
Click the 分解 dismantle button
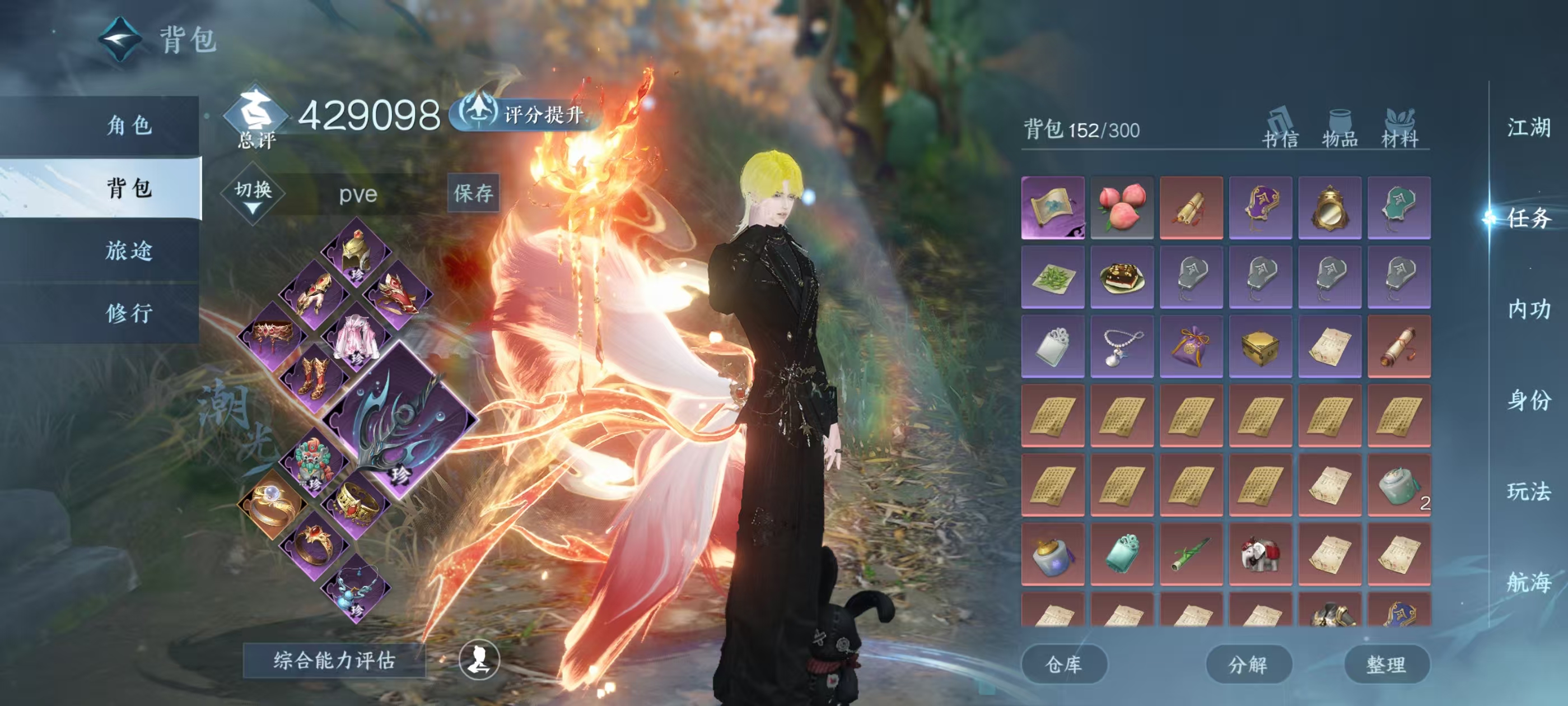[x=1248, y=664]
